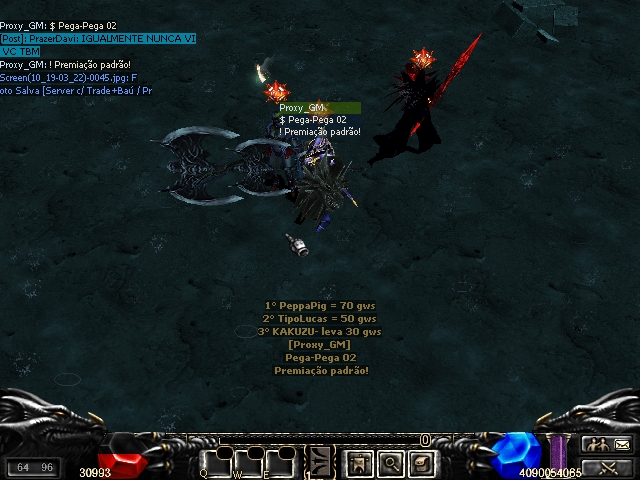Screen dimensions: 640x480
Task: Click the magnifying glass button
Action: (x=390, y=463)
